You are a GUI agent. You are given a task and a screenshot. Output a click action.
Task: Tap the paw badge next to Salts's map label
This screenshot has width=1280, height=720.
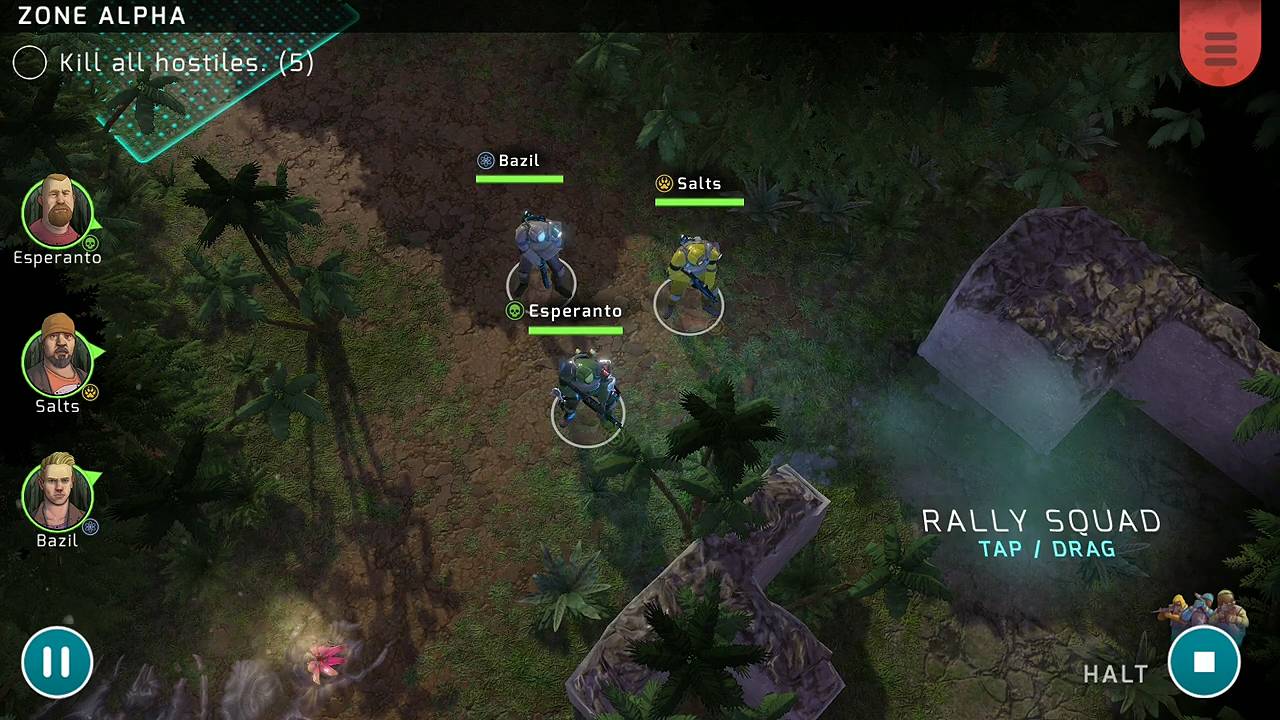[x=662, y=183]
